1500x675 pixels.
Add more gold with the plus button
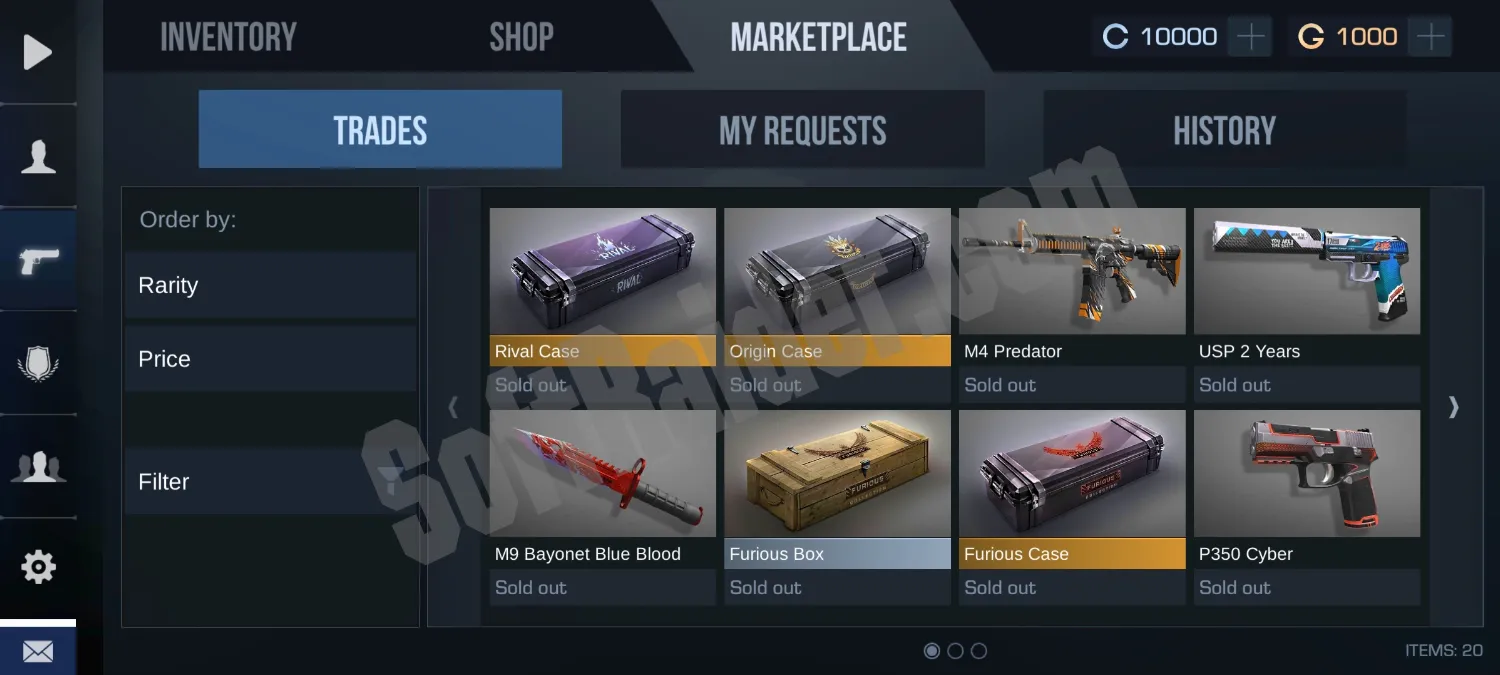pyautogui.click(x=1431, y=37)
